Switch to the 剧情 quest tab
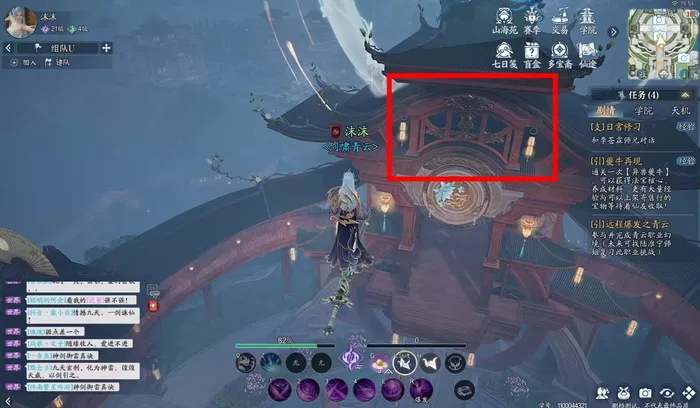The height and width of the screenshot is (408, 700). [605, 110]
